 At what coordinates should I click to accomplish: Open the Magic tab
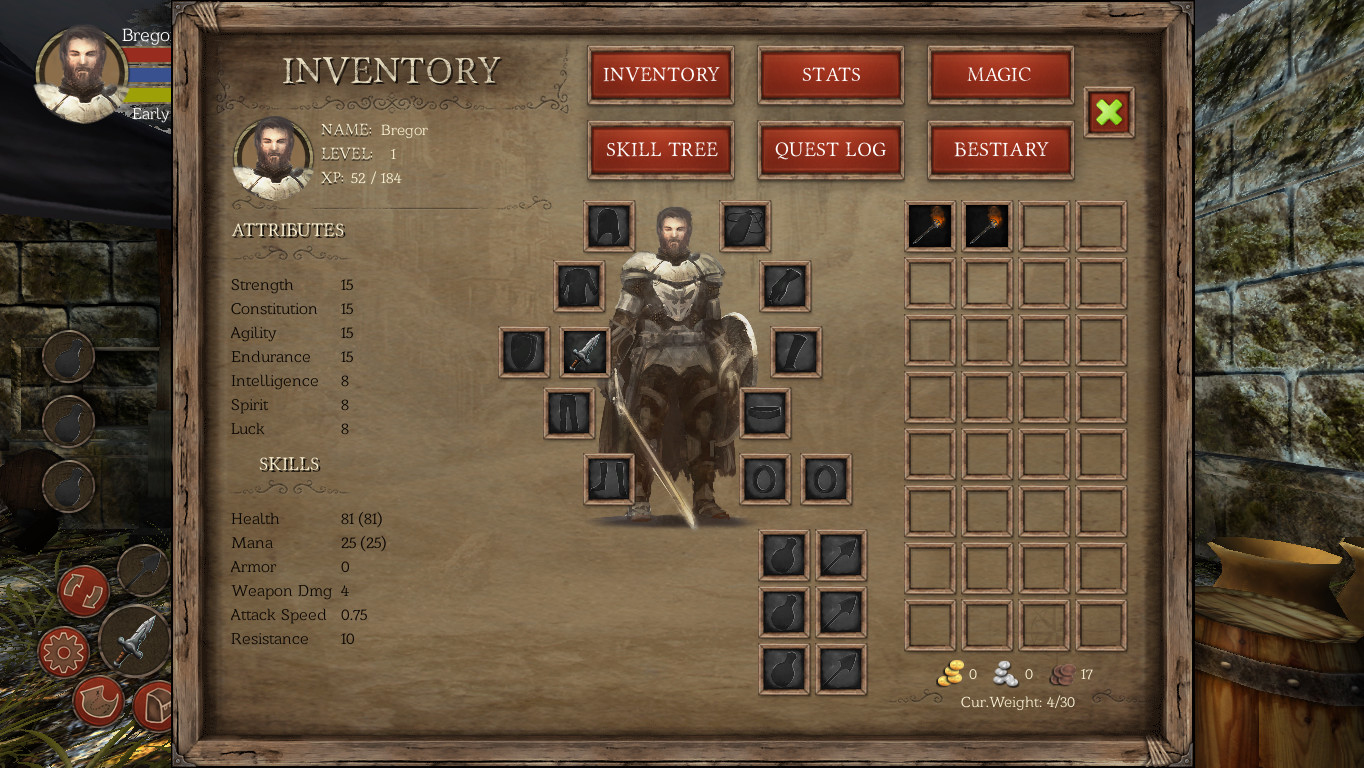1000,75
